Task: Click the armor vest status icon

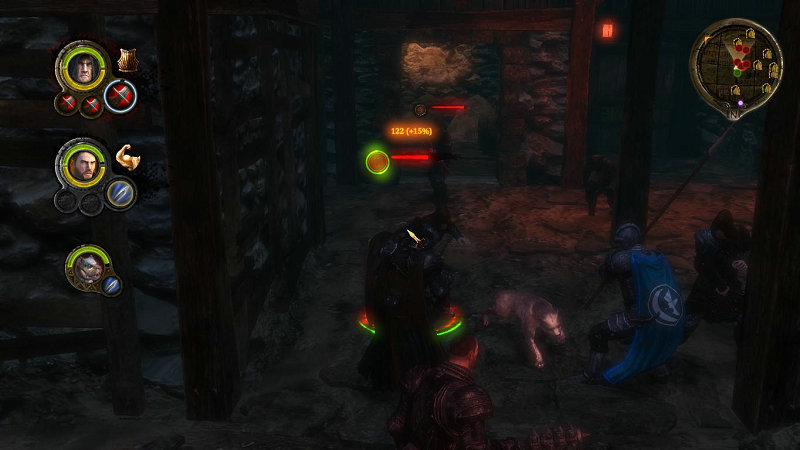Action: tap(127, 60)
